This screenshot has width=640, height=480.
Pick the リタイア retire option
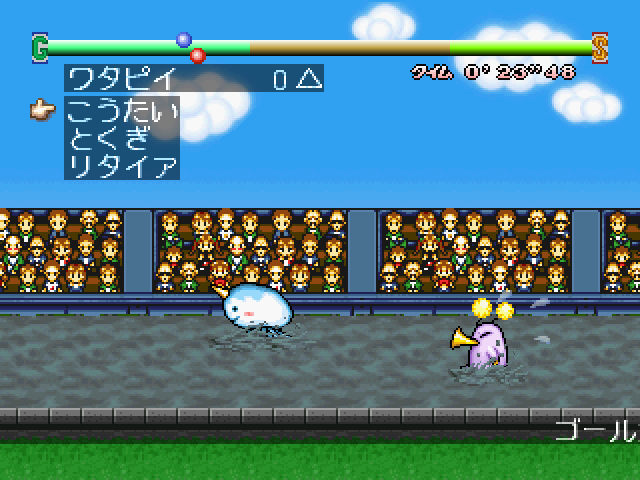tap(121, 166)
